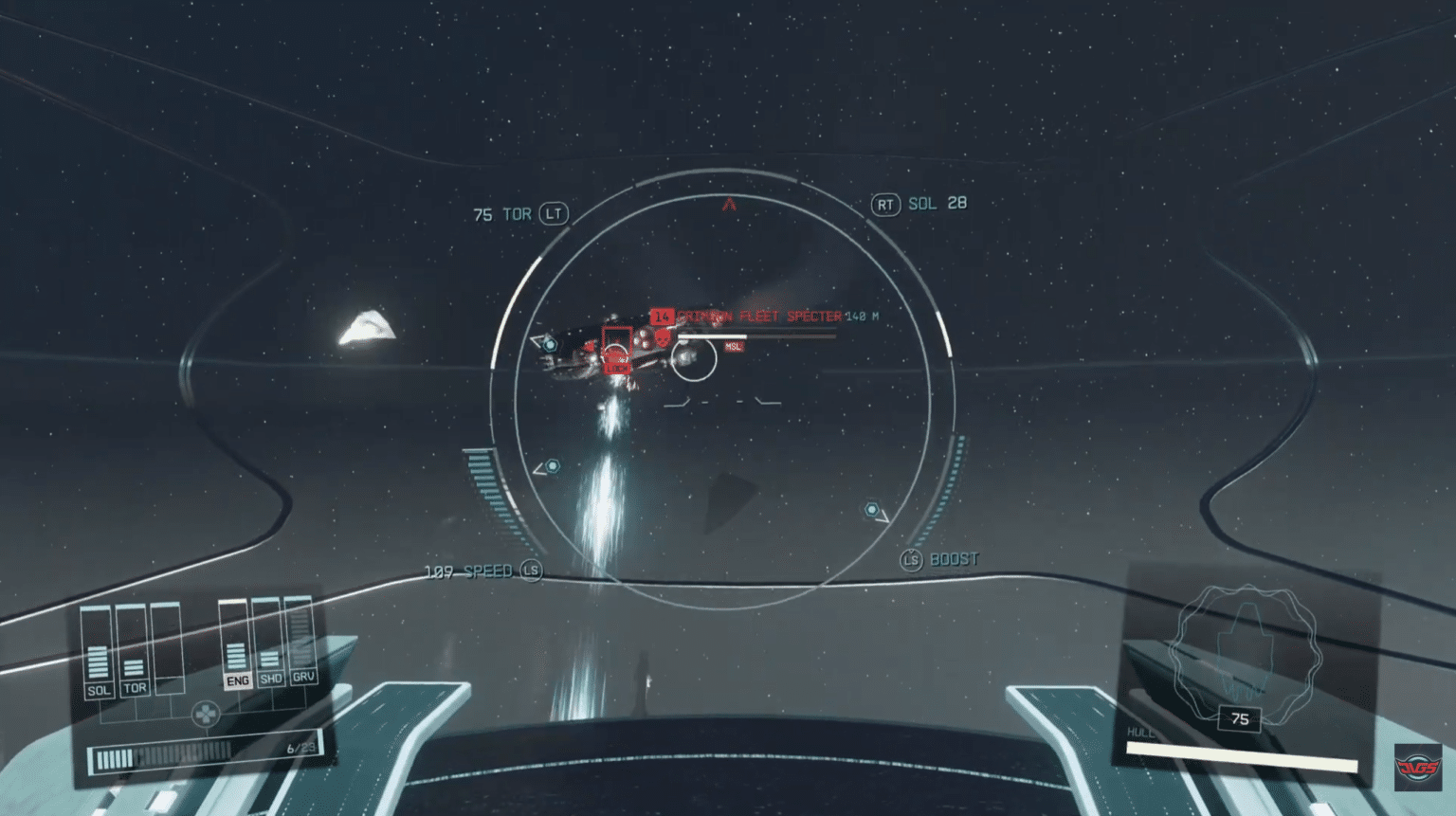This screenshot has height=816, width=1456.
Task: Select the ENG power allocation icon
Action: click(238, 680)
